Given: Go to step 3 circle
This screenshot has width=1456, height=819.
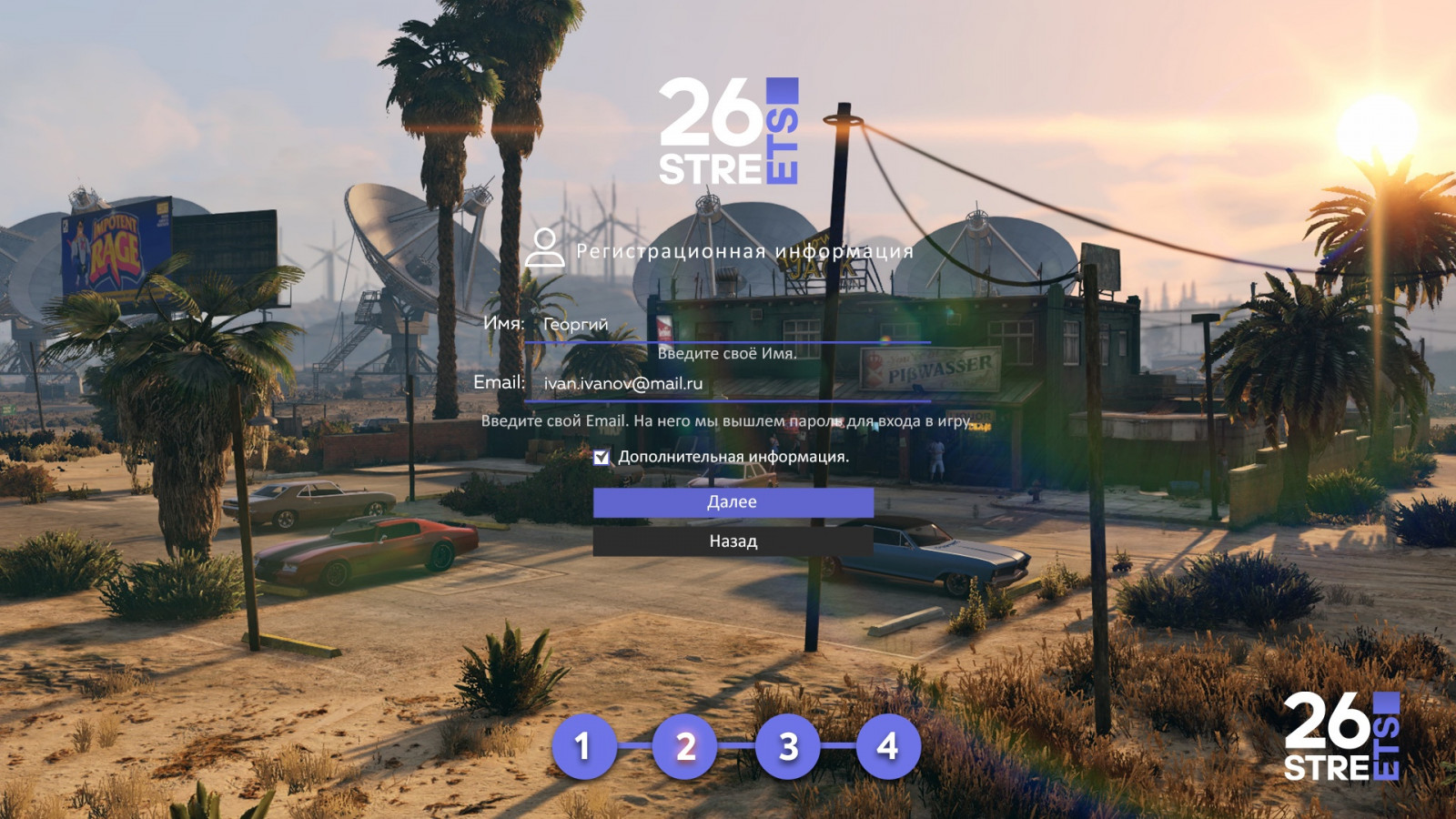Looking at the screenshot, I should click(x=788, y=746).
